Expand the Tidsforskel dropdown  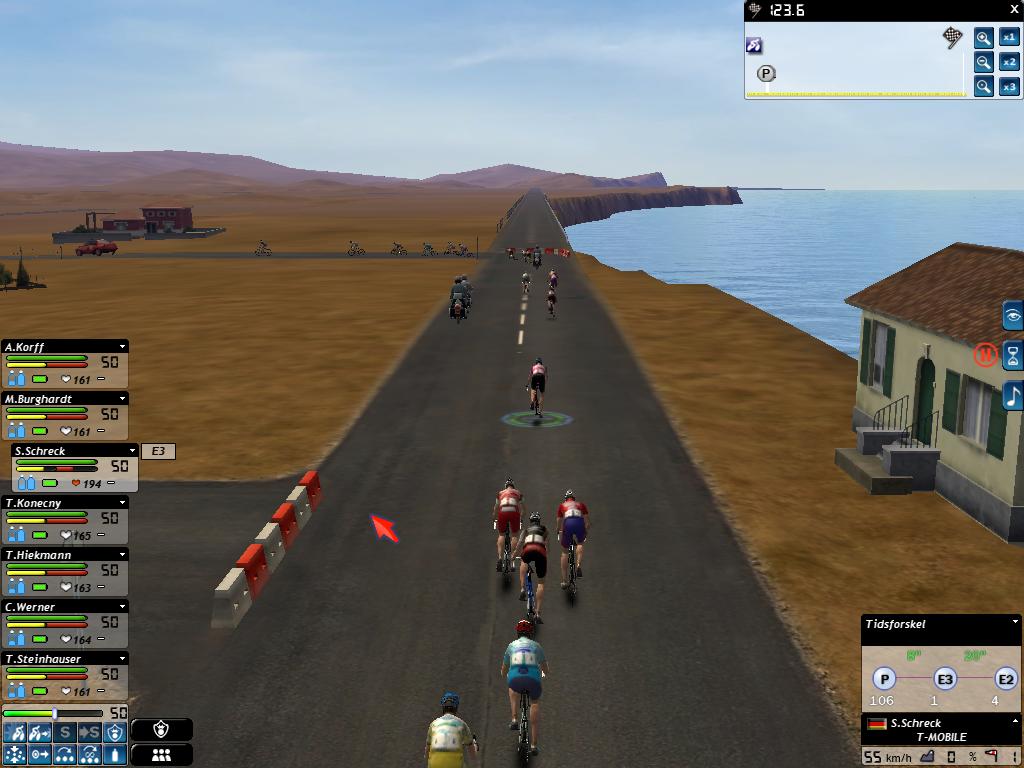pyautogui.click(x=1015, y=623)
